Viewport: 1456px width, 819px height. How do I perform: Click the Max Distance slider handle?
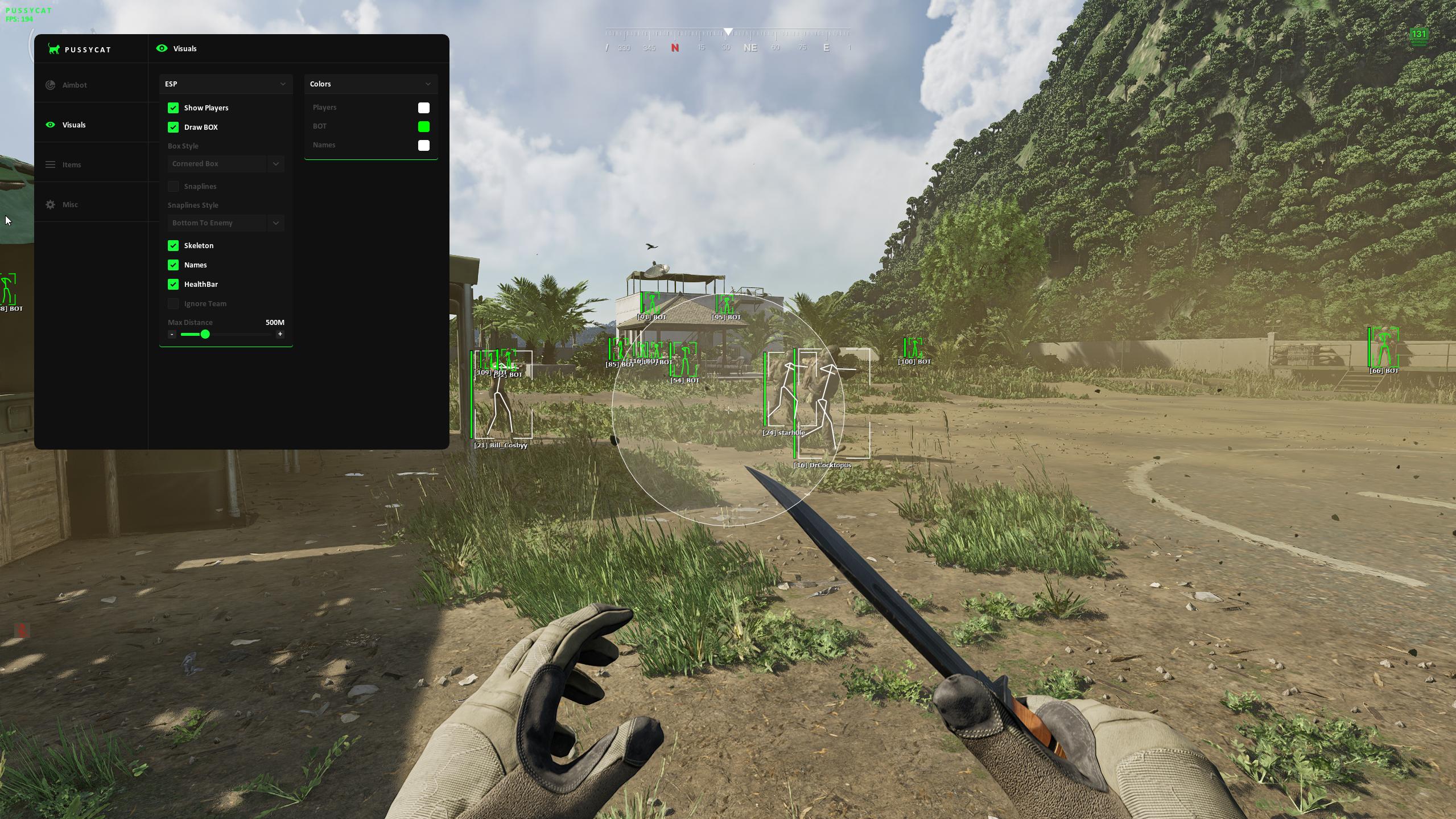pos(205,334)
